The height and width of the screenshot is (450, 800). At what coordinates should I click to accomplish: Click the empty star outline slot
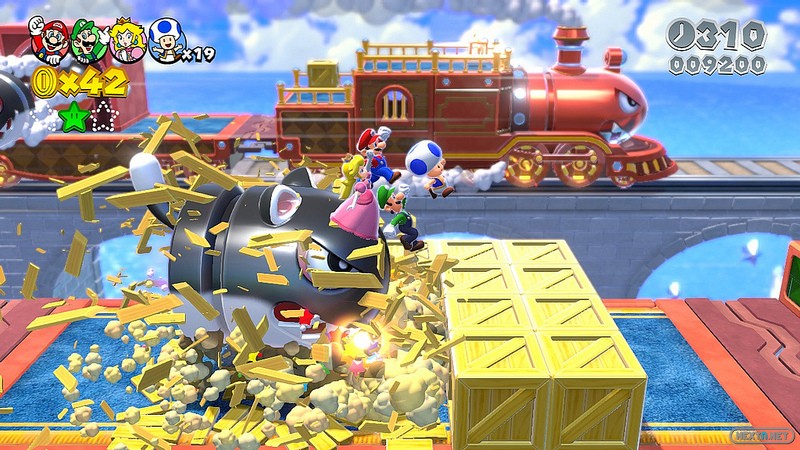coord(104,117)
